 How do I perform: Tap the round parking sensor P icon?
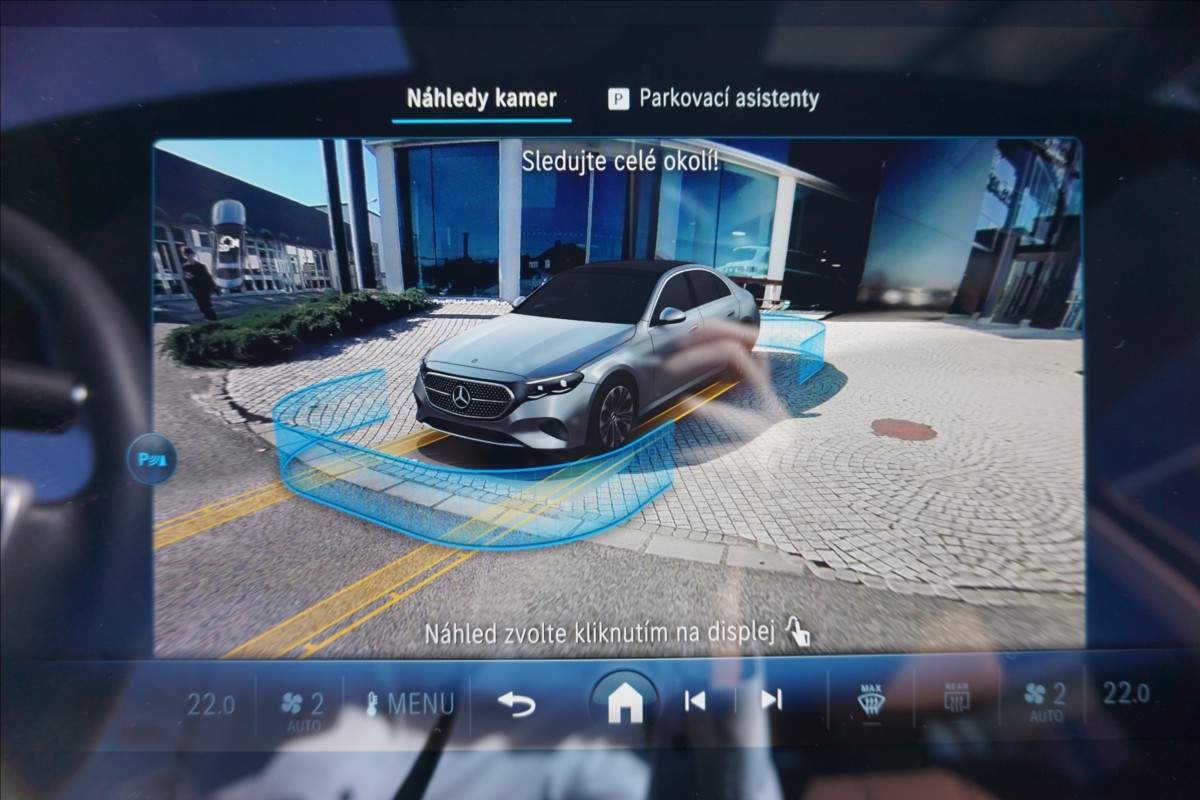[x=152, y=460]
